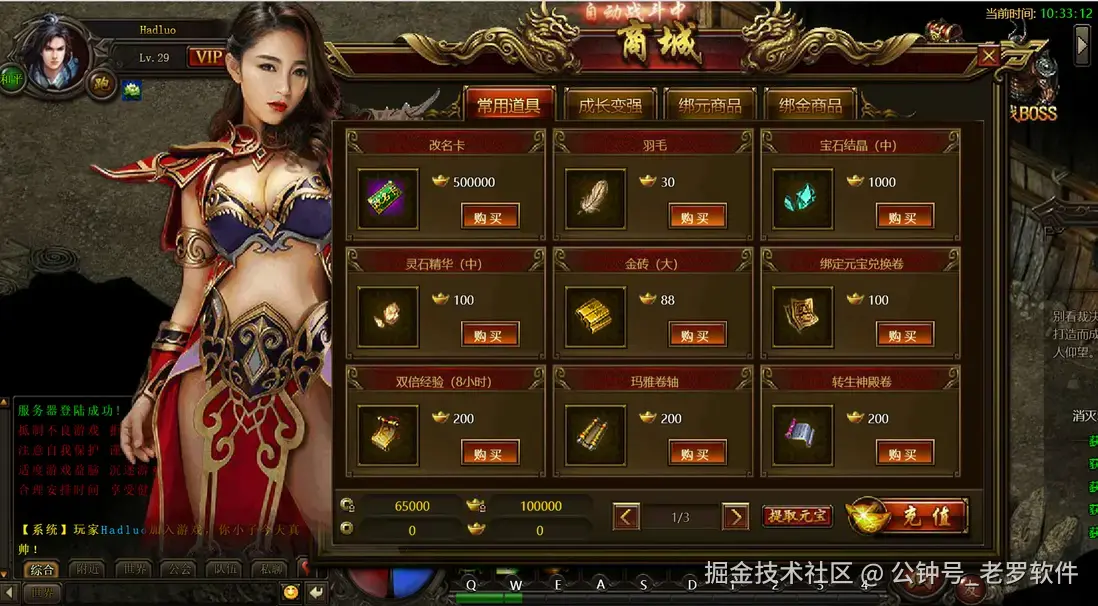
Task: Go to the next shop page
Action: (735, 517)
